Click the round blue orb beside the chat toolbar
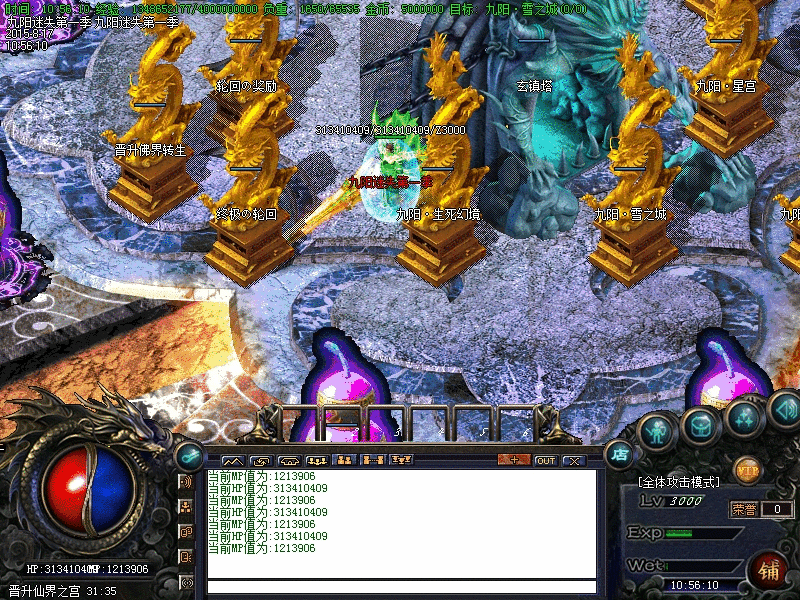Image resolution: width=800 pixels, height=600 pixels. [188, 454]
